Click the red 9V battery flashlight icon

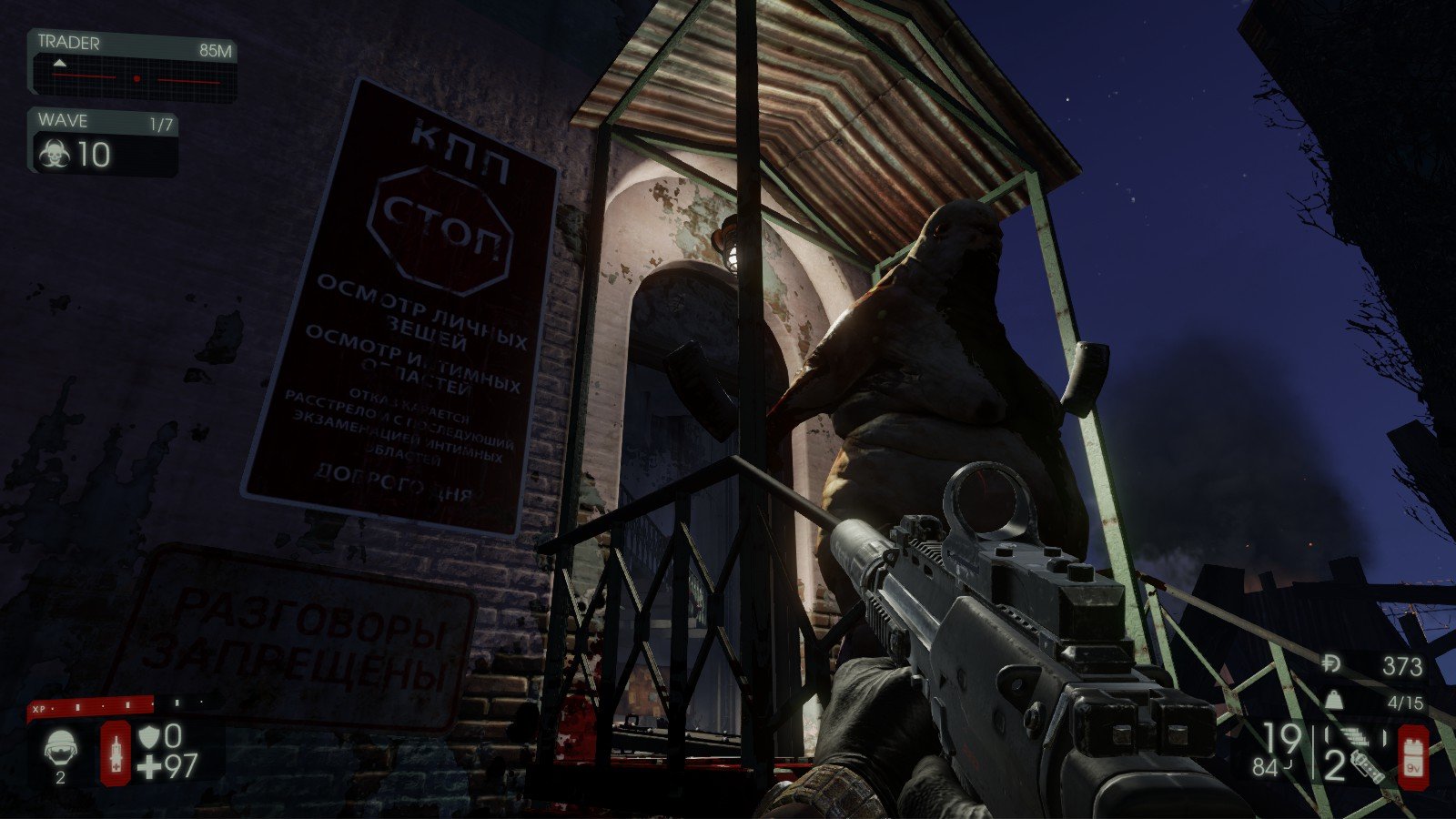(1413, 755)
